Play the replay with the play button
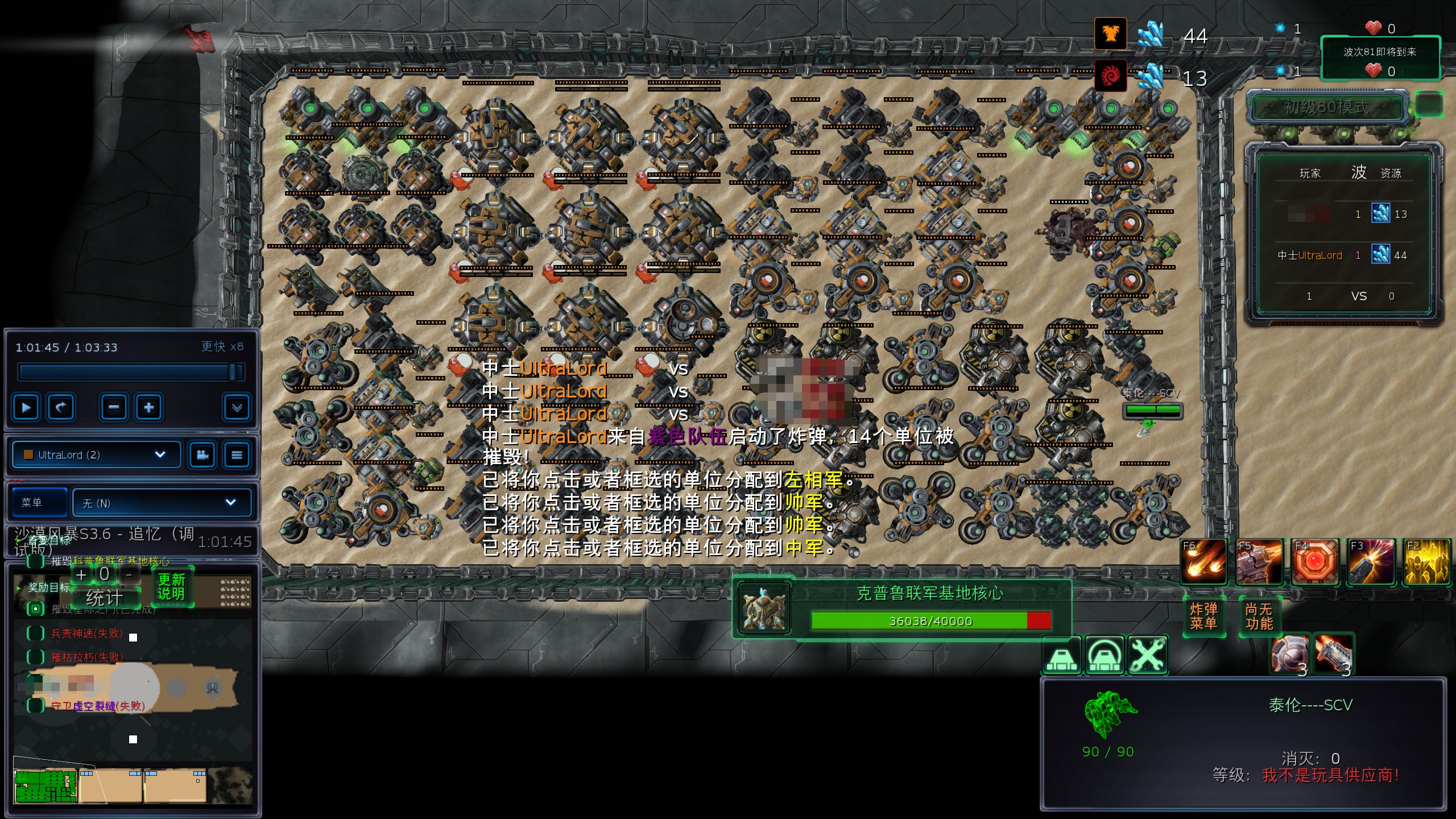 pos(26,407)
